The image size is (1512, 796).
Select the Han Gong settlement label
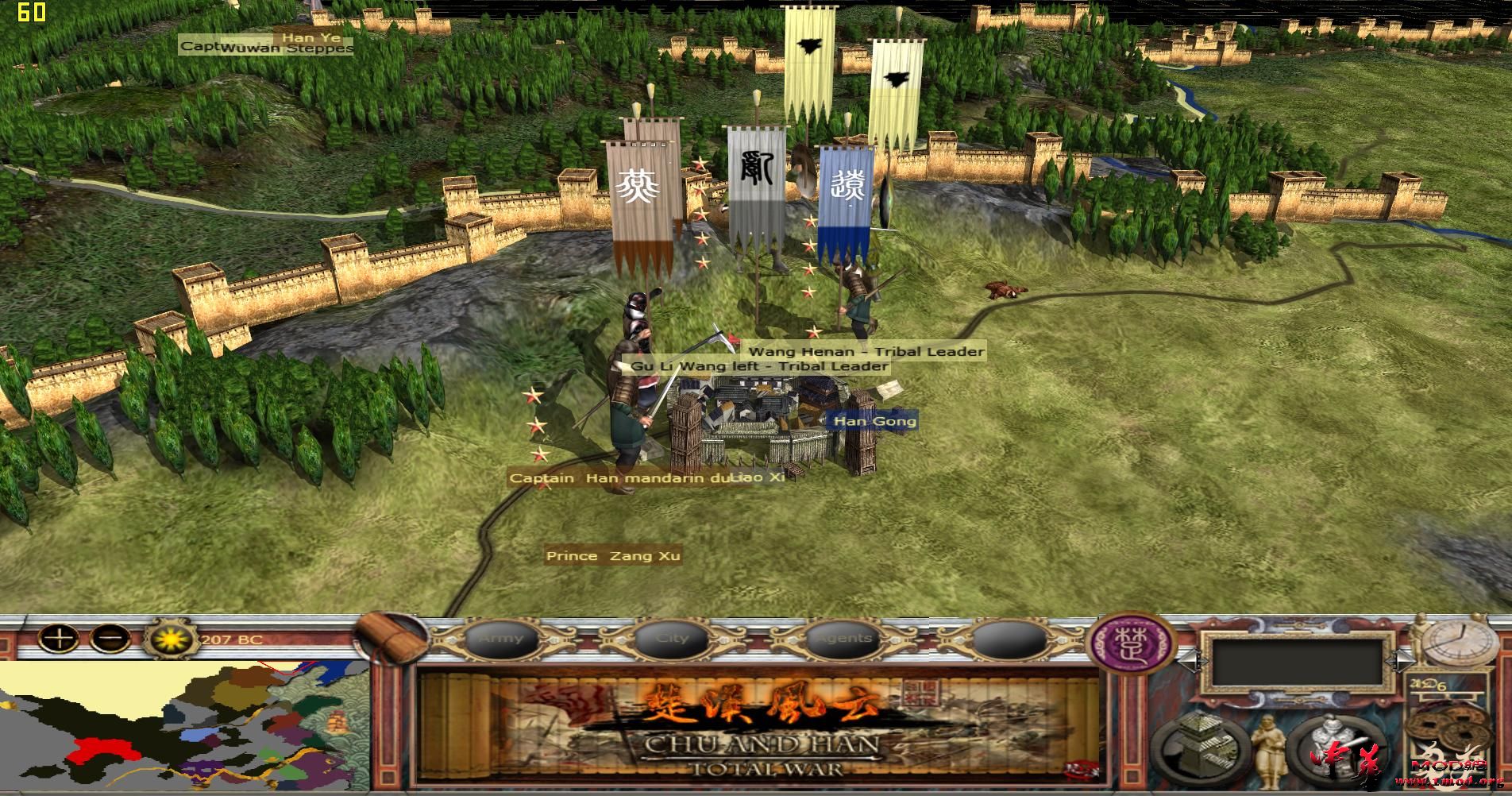pyautogui.click(x=874, y=421)
